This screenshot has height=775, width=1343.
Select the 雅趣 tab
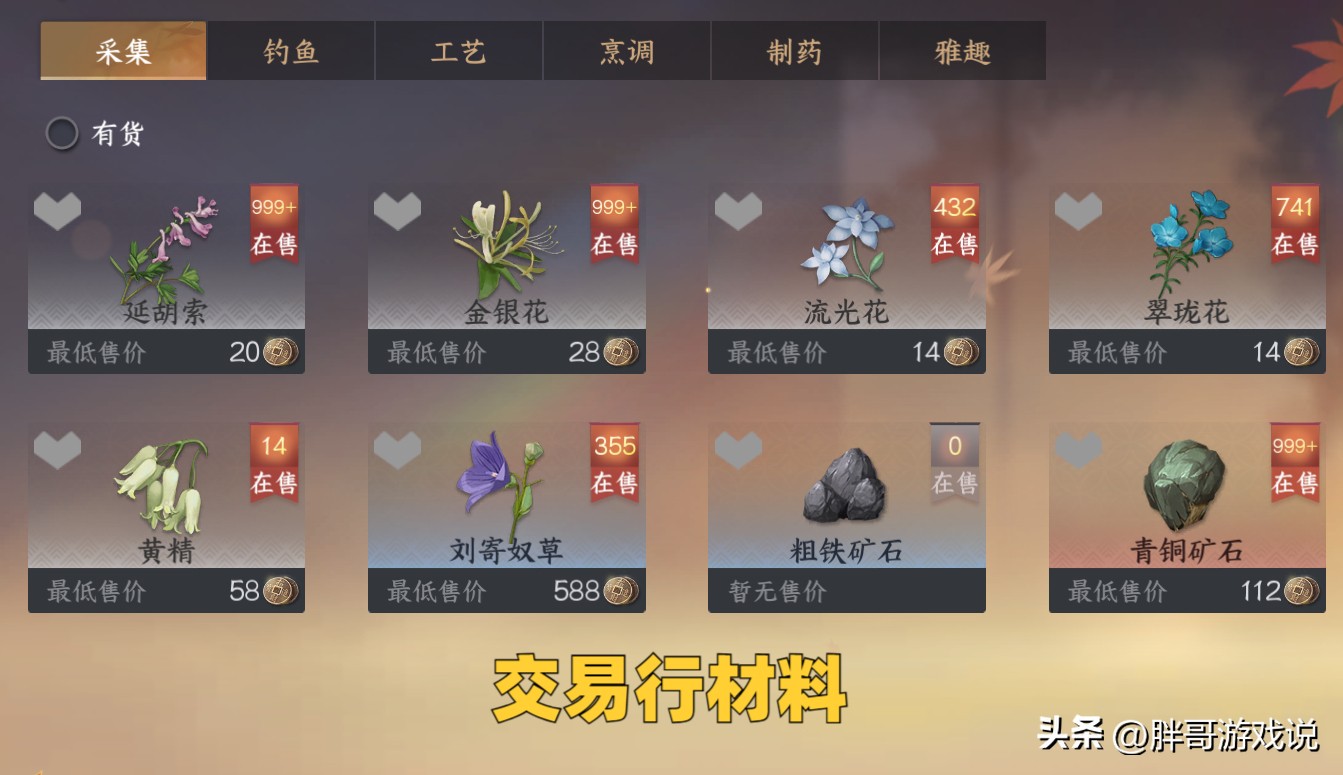coord(962,51)
